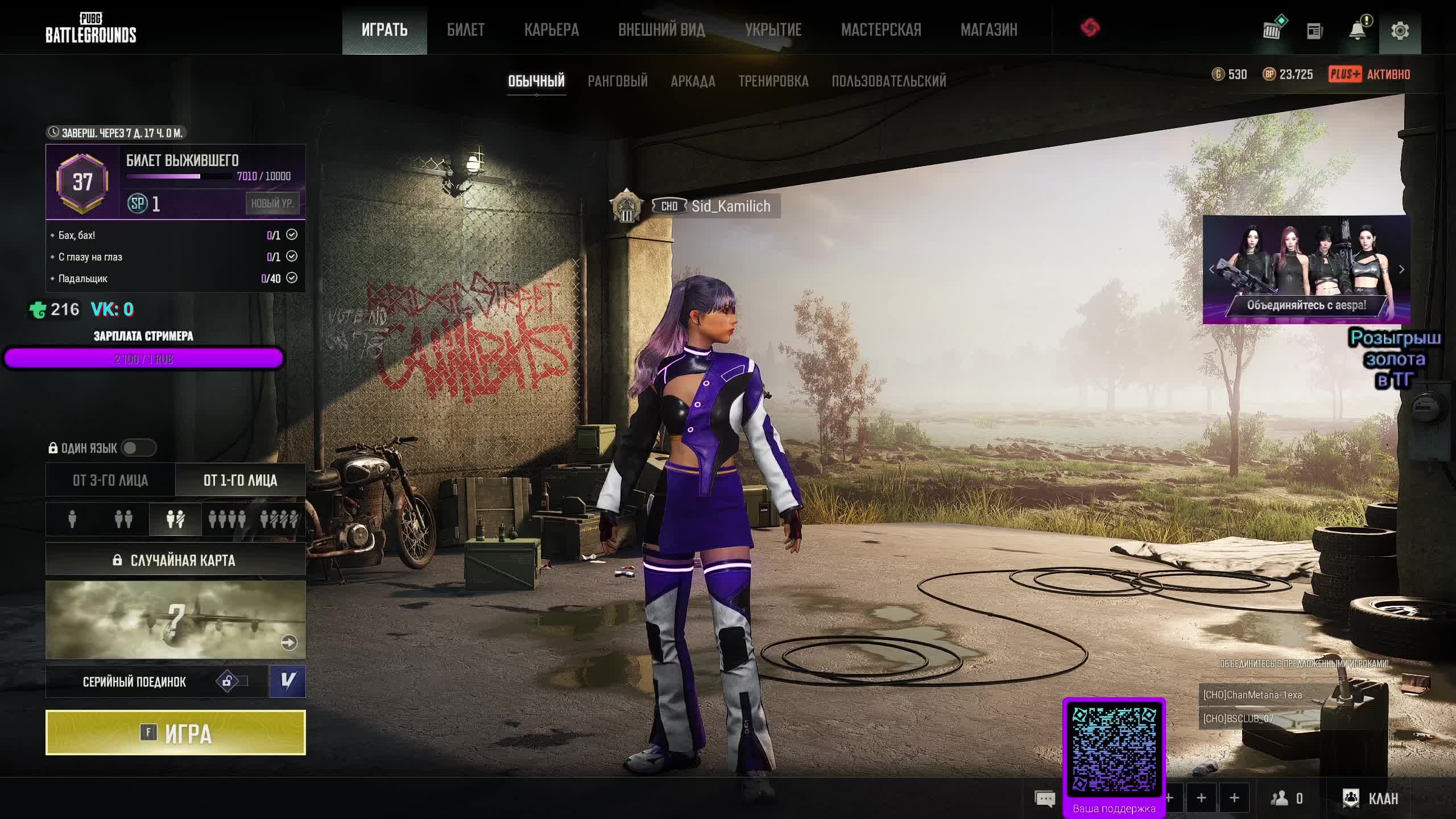The height and width of the screenshot is (819, 1456).
Task: Switch to РАНГОВЫЙ mode
Action: (617, 81)
